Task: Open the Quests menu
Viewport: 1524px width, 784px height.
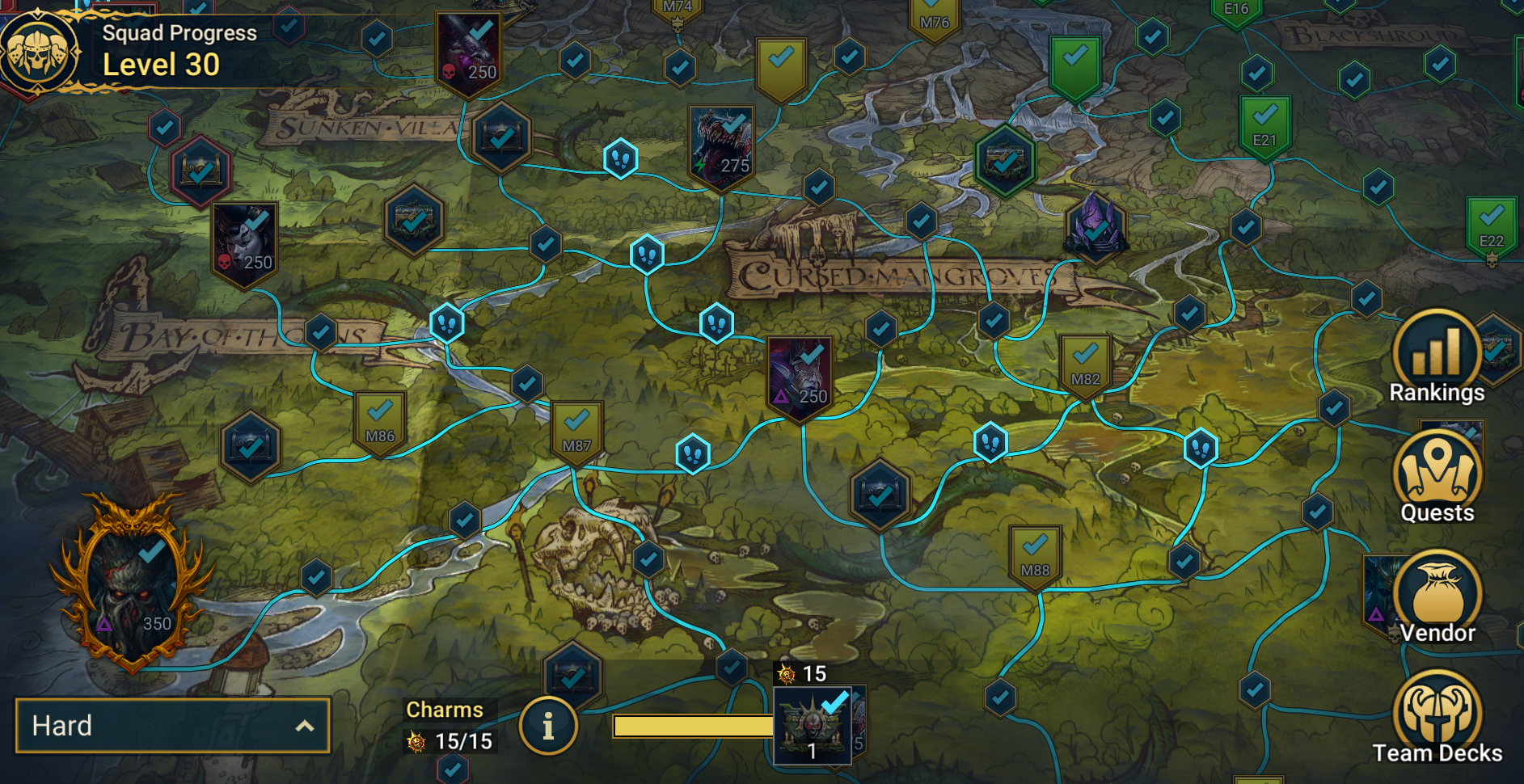Action: 1437,477
